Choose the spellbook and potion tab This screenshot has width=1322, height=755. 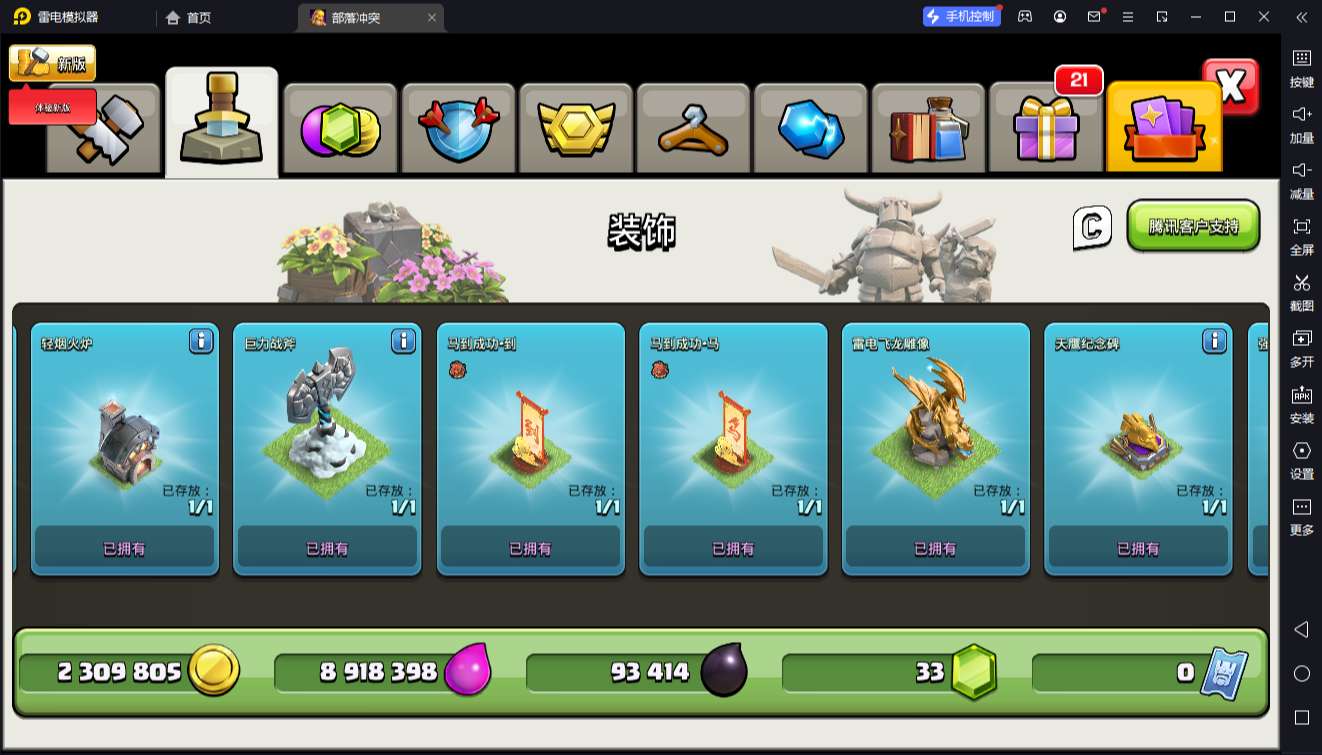[x=928, y=130]
